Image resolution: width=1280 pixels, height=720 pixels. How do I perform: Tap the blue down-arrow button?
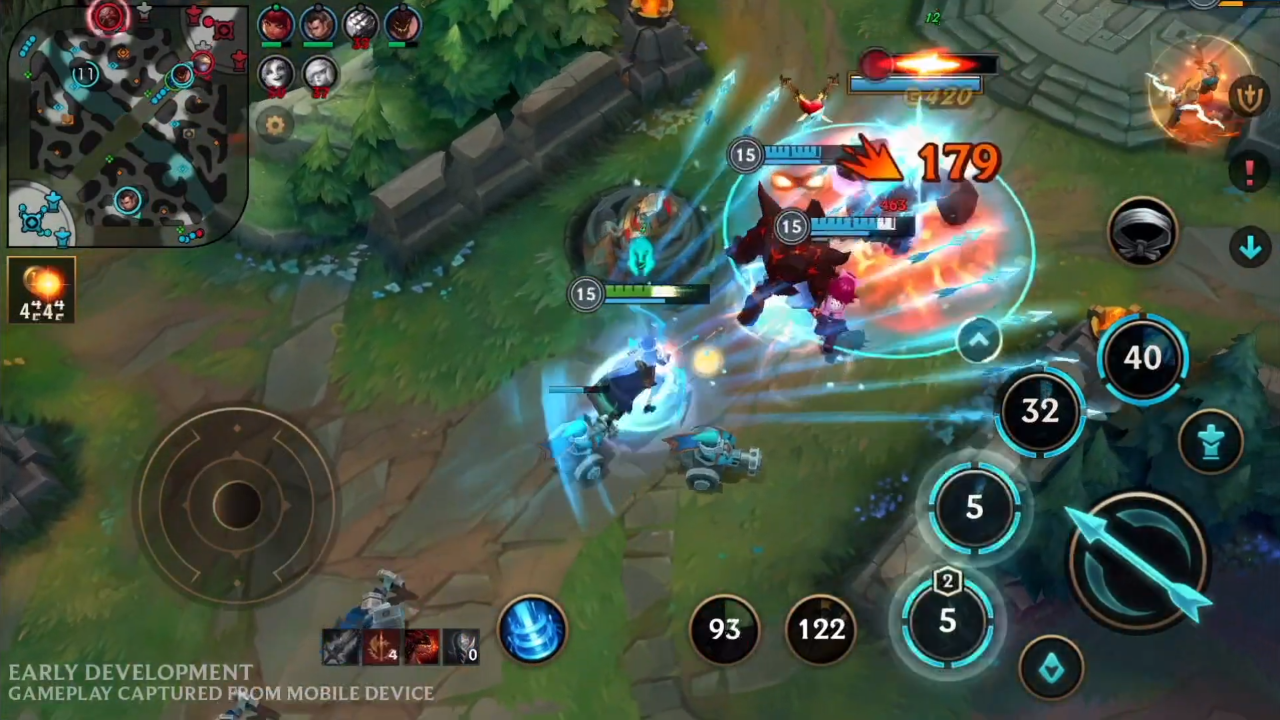click(x=1250, y=247)
